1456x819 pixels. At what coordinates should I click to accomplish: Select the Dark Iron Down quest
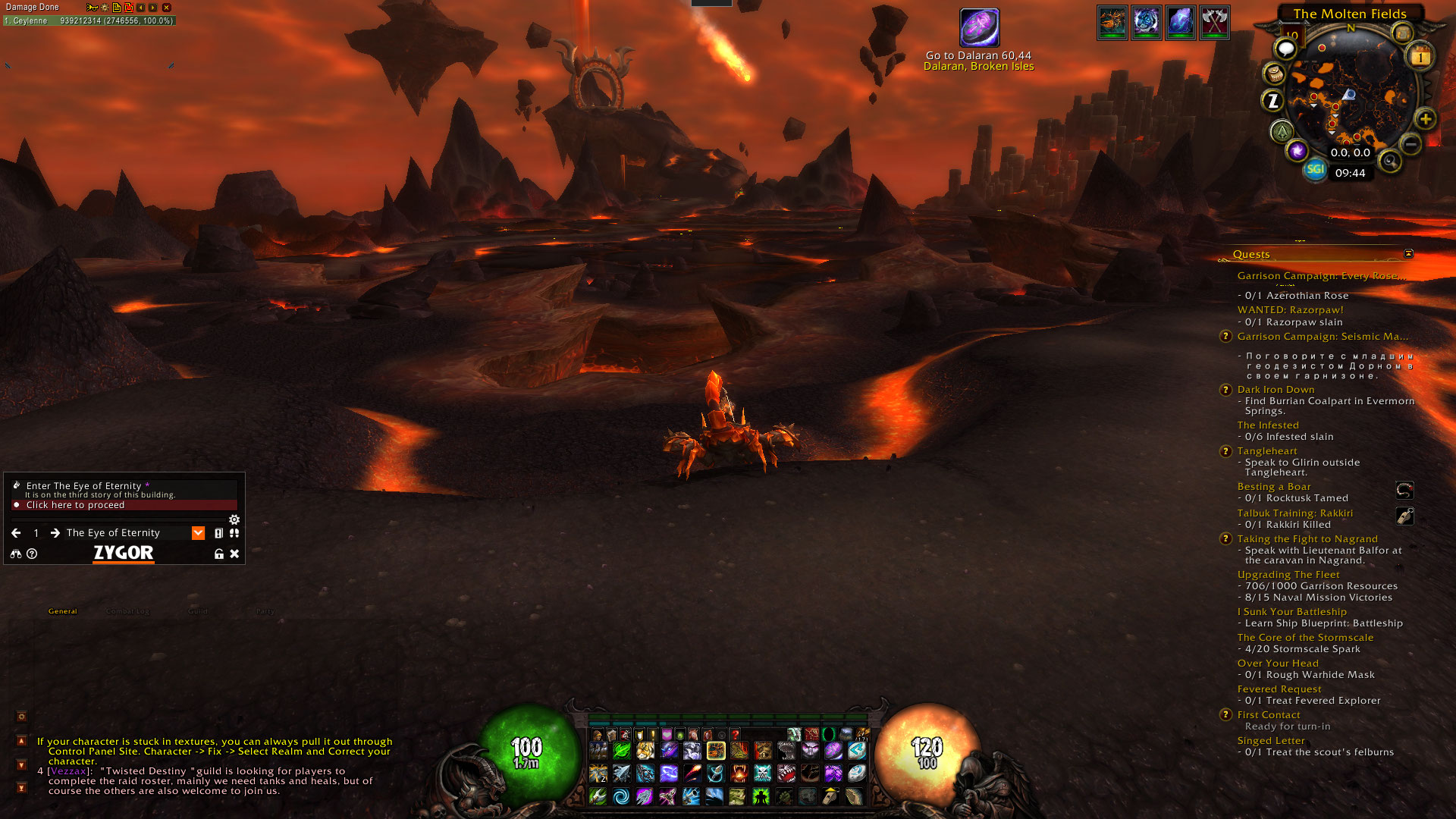(1276, 390)
